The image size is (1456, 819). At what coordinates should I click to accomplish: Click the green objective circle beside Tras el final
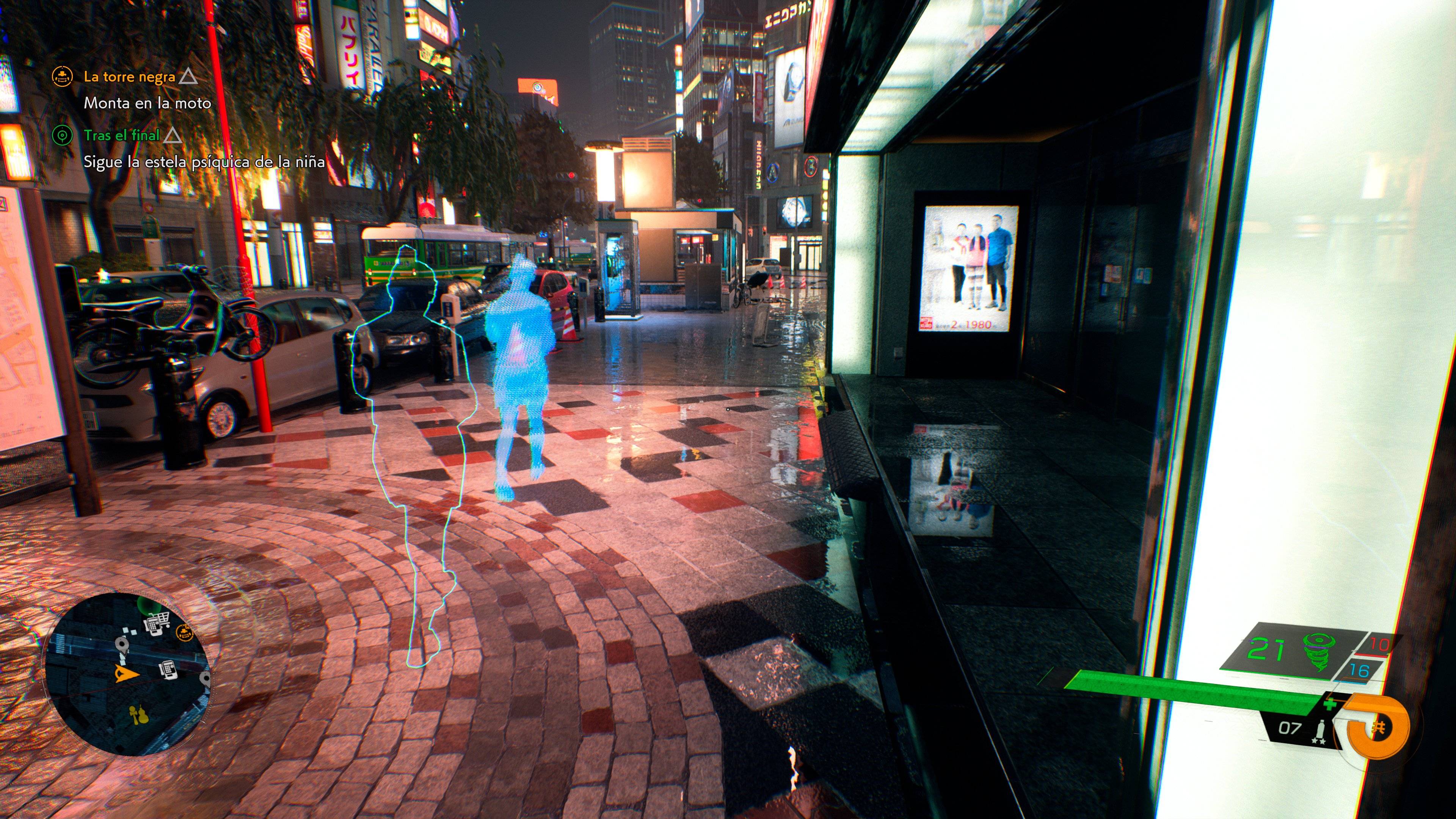tap(63, 136)
